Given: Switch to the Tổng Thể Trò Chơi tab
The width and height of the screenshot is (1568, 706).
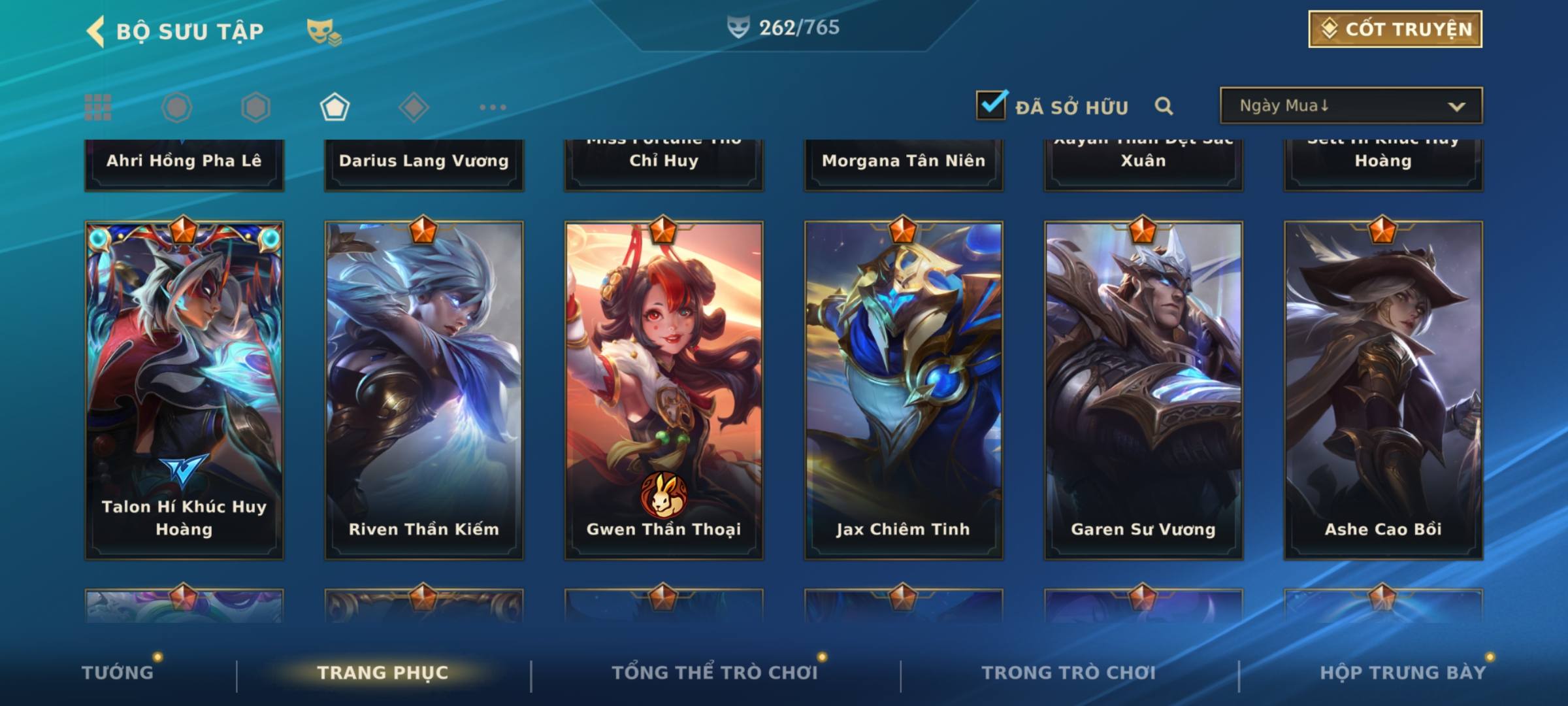Looking at the screenshot, I should click(714, 673).
